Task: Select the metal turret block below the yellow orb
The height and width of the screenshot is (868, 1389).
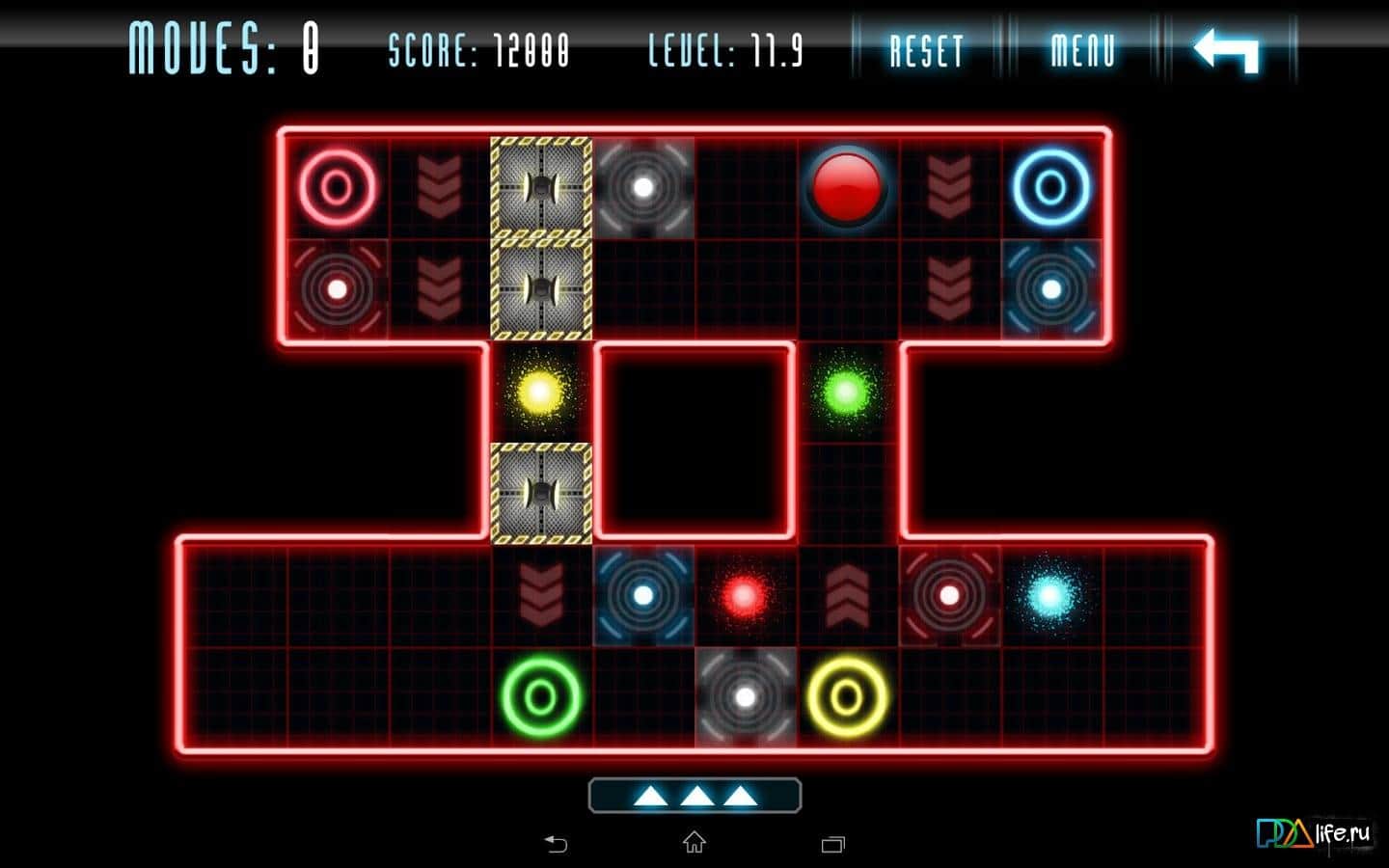Action: click(x=542, y=494)
